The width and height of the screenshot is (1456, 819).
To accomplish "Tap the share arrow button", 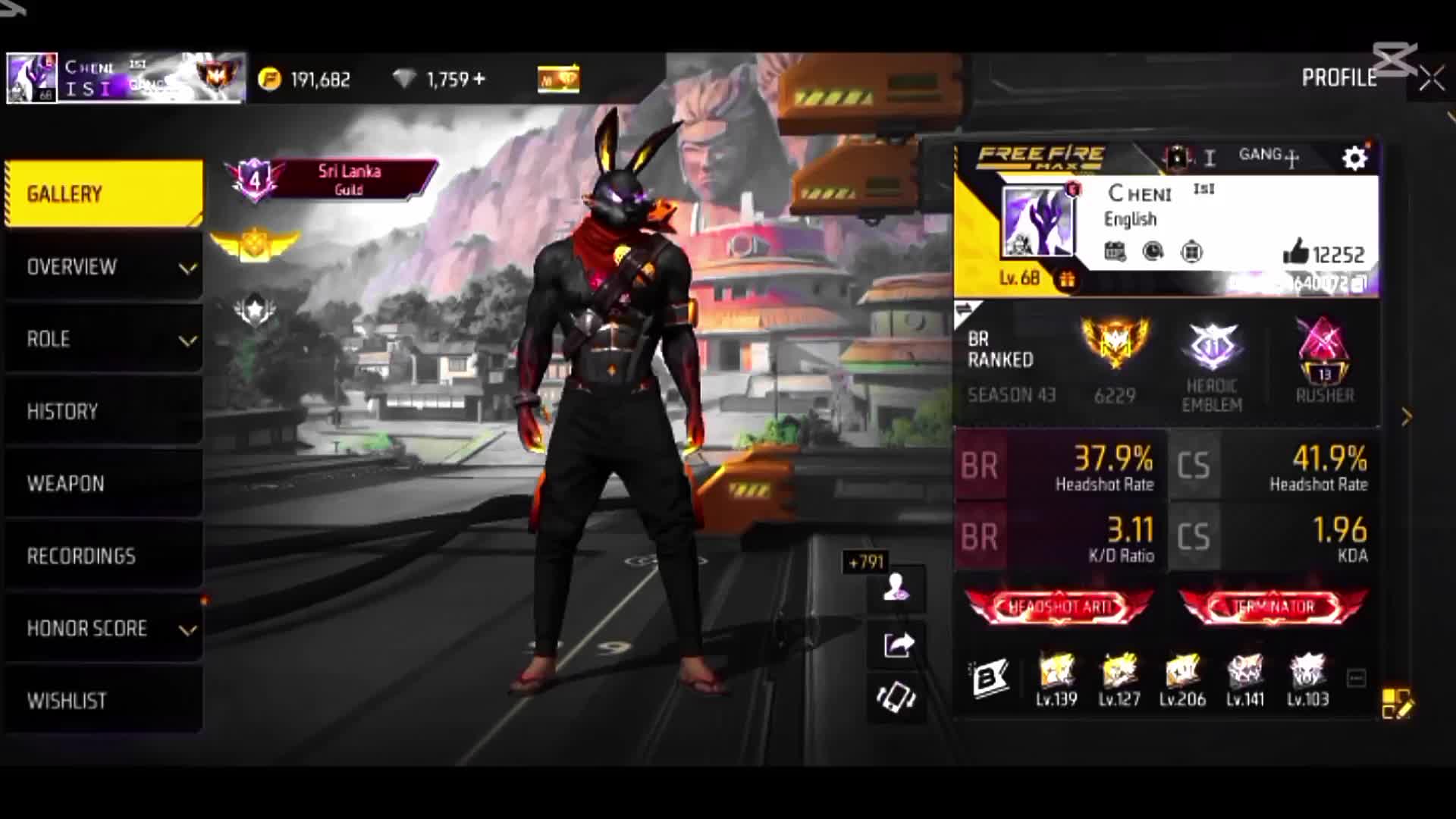I will tap(898, 645).
